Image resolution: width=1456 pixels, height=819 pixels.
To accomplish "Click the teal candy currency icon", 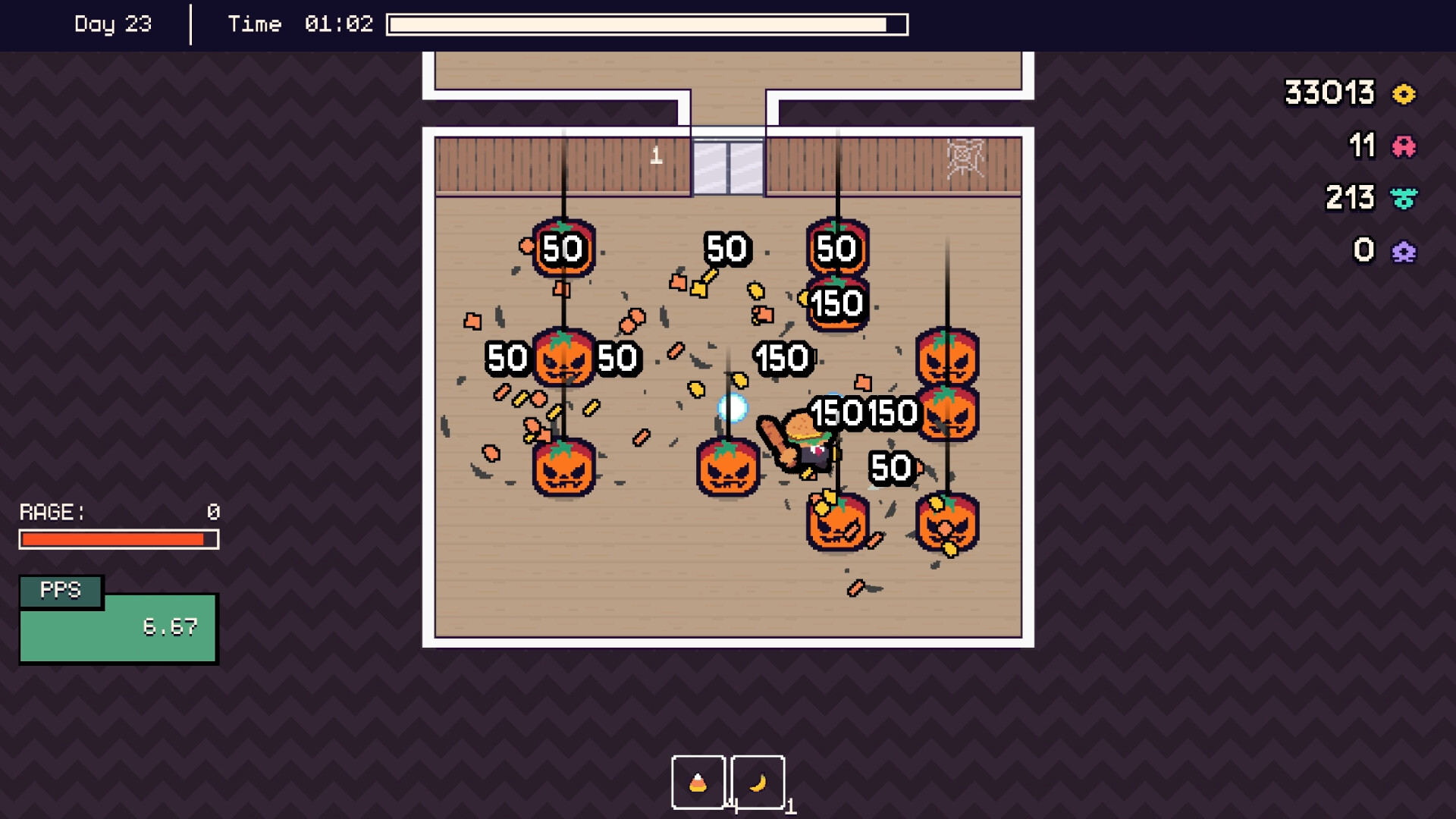I will pos(1404,198).
